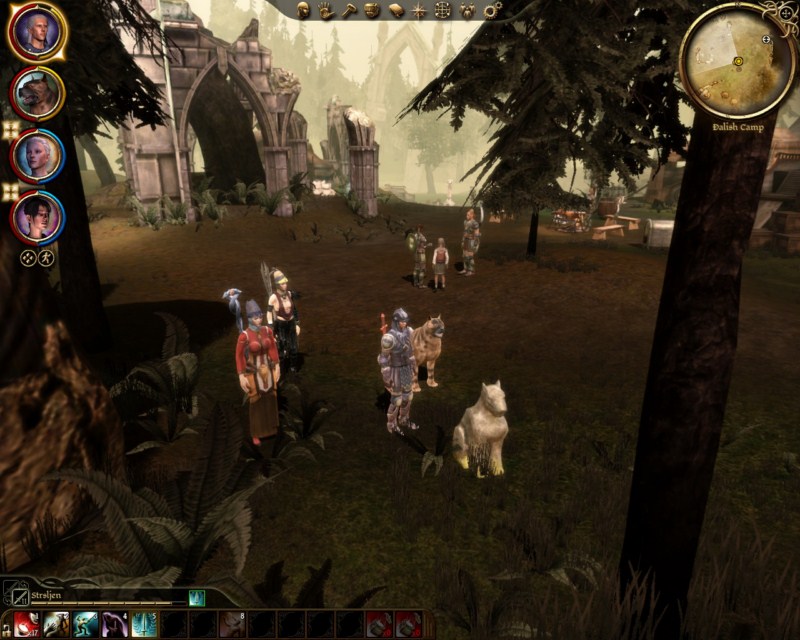Open the journal book icon

[395, 10]
